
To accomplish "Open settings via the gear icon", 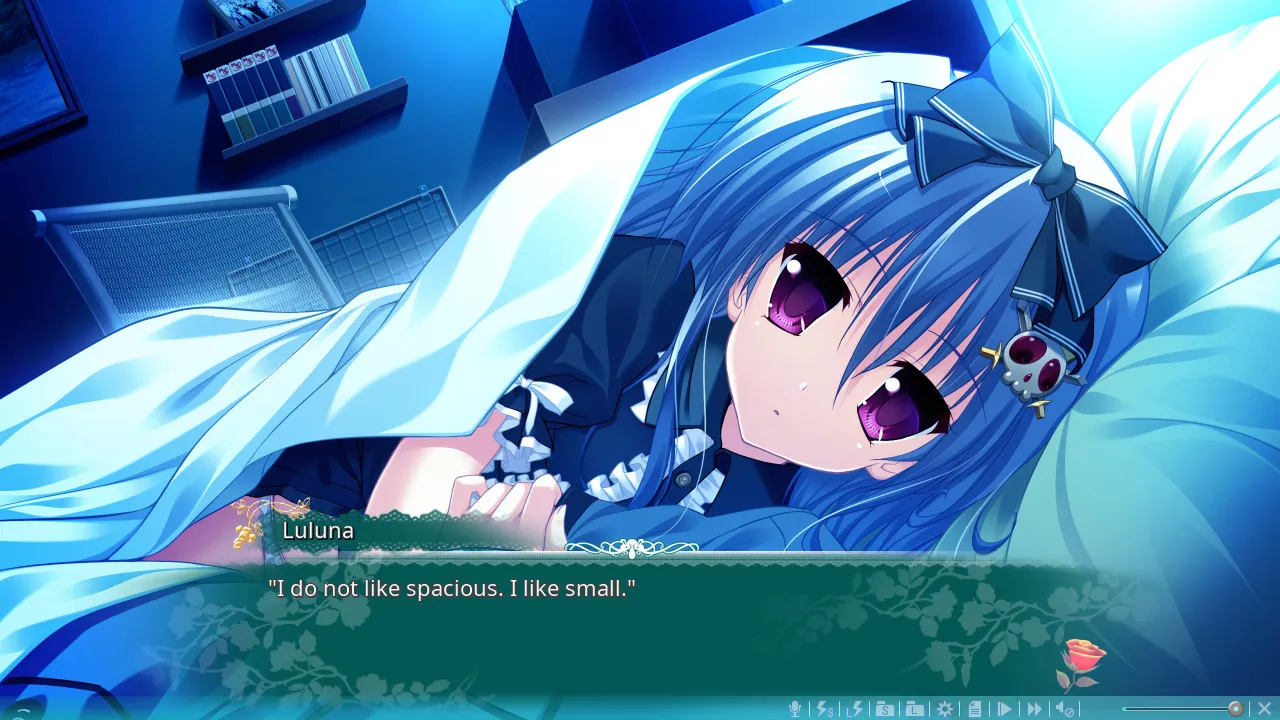I will 945,709.
